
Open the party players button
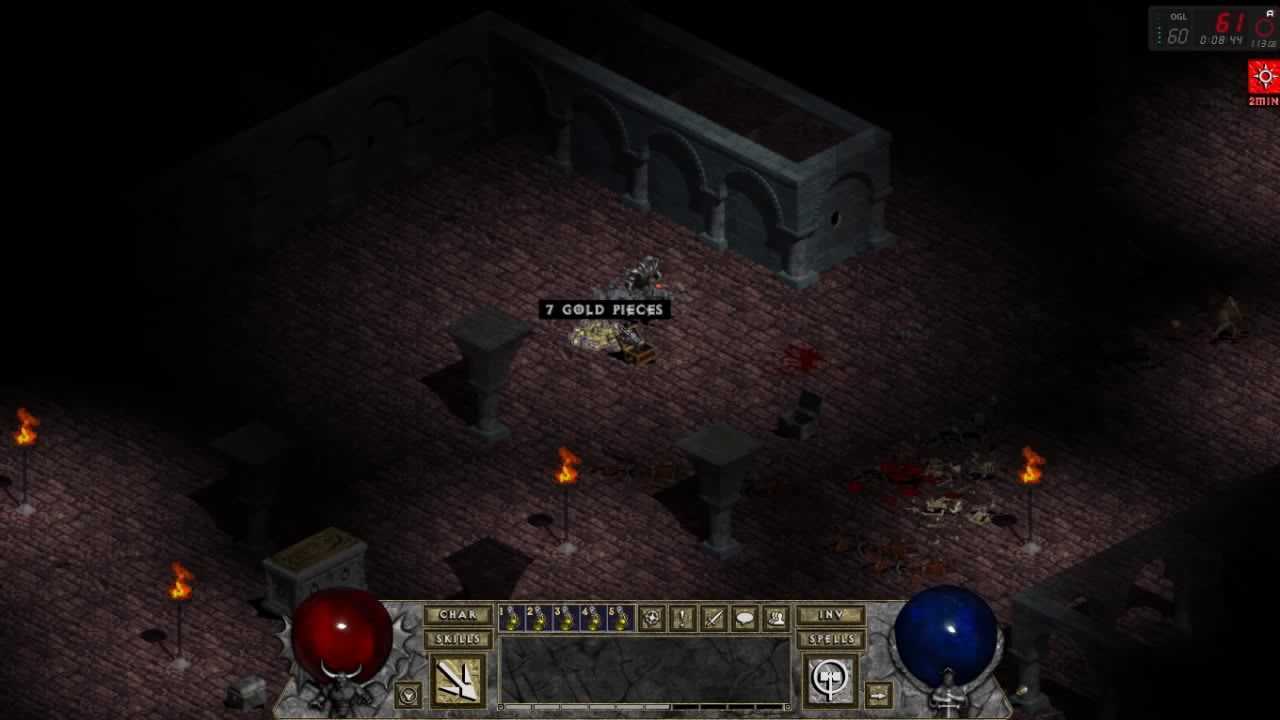[776, 619]
